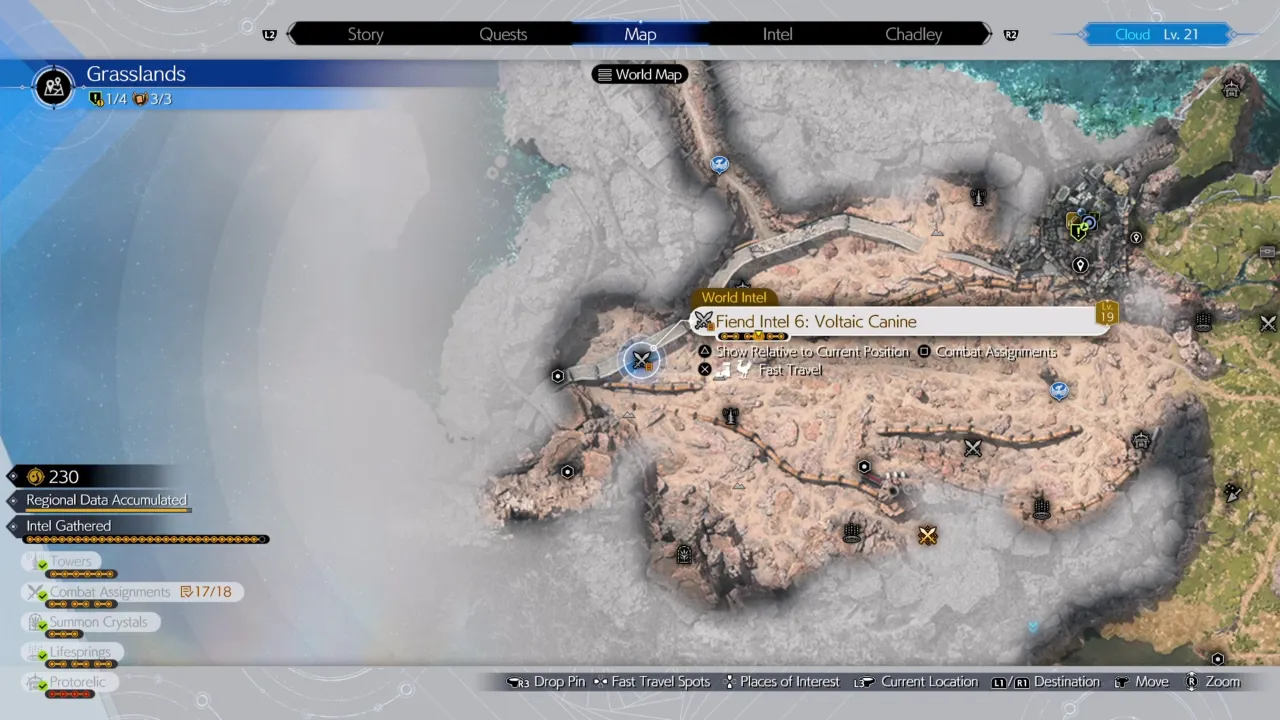This screenshot has height=720, width=1280.
Task: Select Show Relative to Current Position
Action: [812, 351]
